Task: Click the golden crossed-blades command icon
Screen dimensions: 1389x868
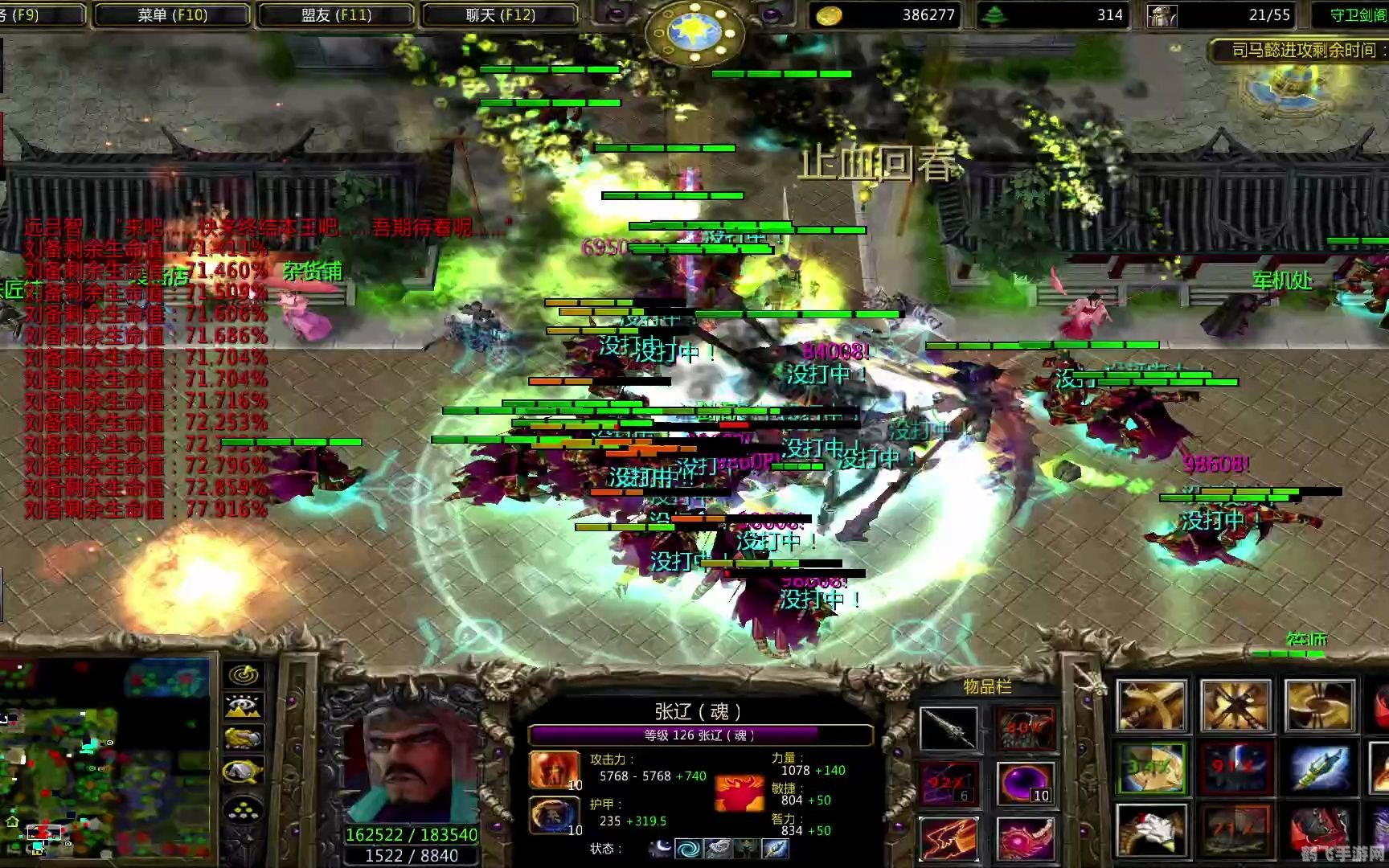Action: pyautogui.click(x=1235, y=706)
